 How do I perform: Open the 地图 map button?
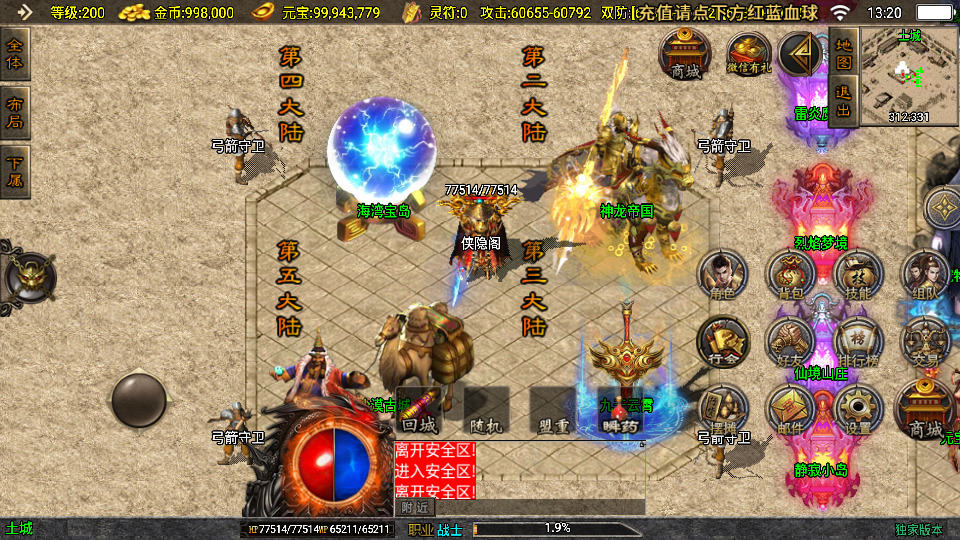843,52
